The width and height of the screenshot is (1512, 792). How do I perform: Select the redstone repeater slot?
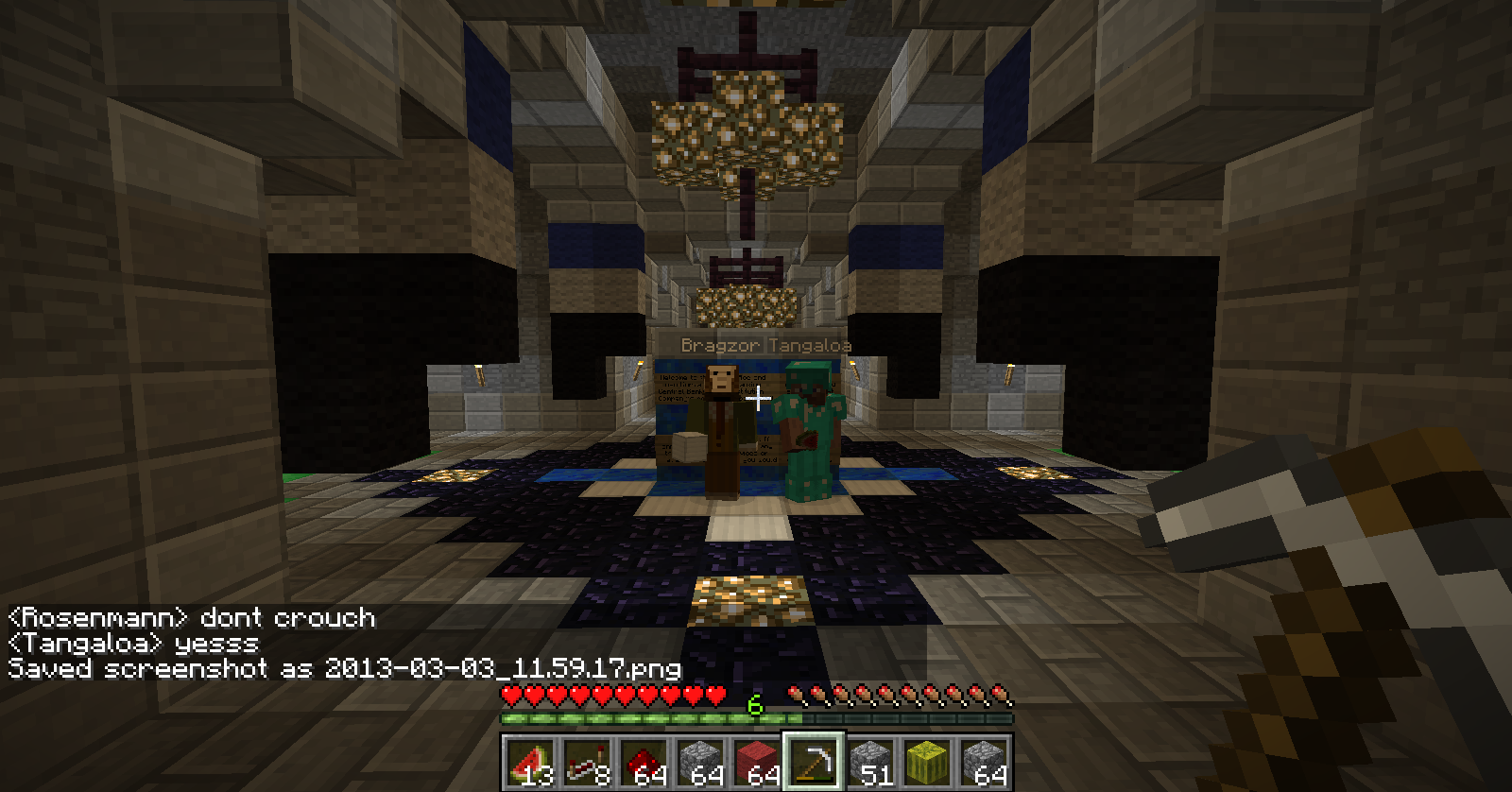586,762
